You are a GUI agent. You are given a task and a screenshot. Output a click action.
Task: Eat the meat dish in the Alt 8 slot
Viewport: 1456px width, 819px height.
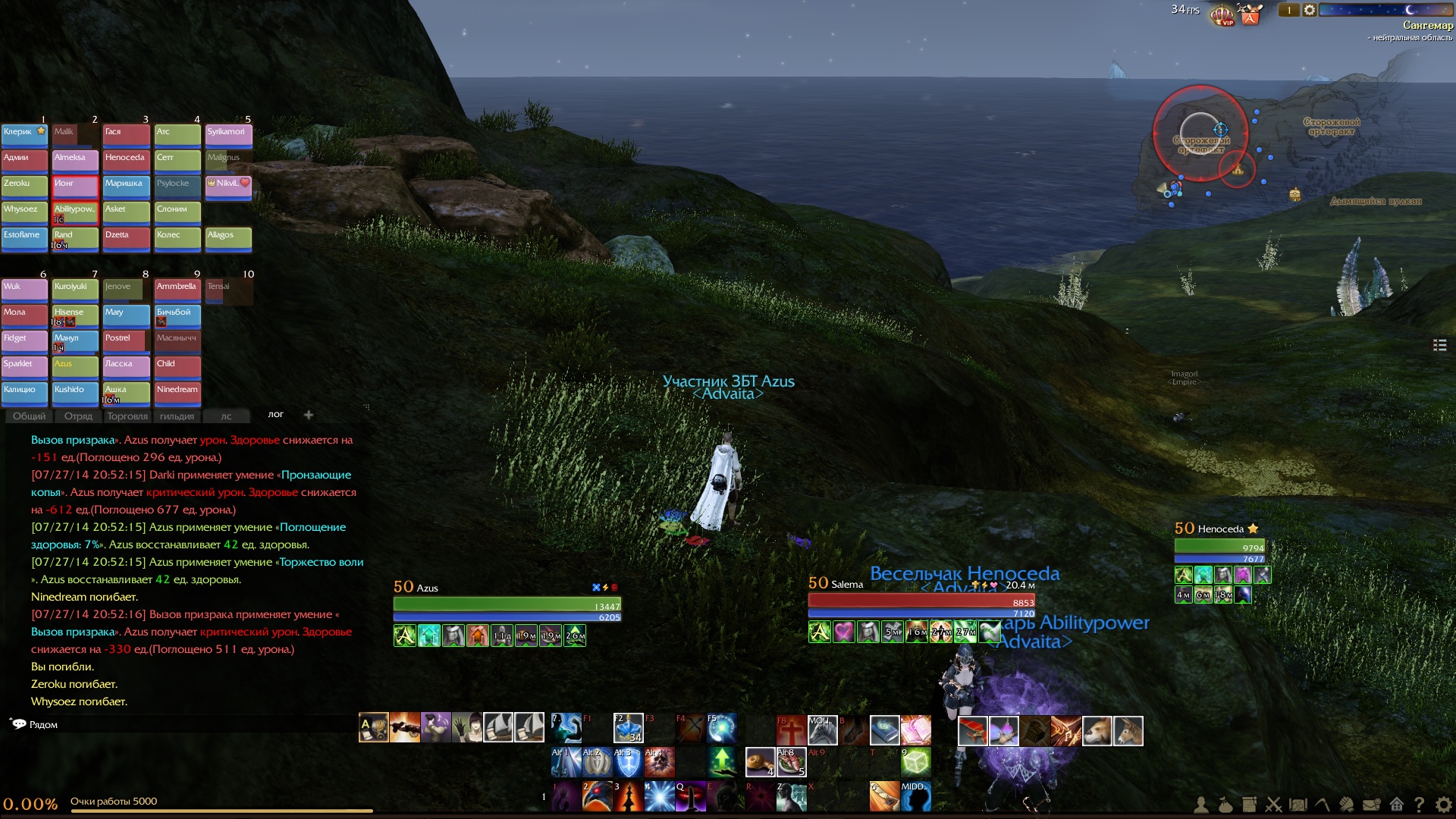791,762
